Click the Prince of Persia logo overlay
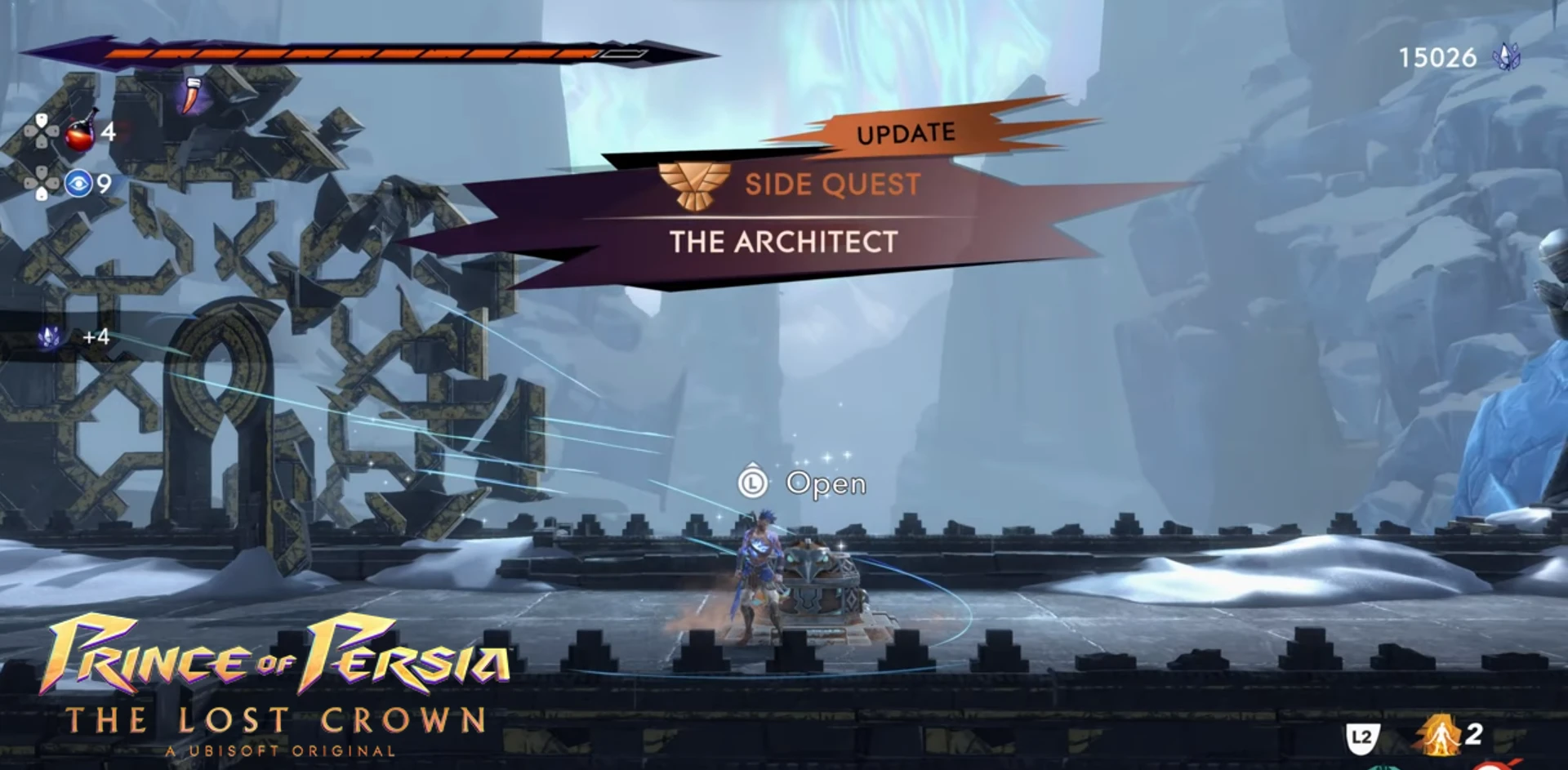Image resolution: width=1568 pixels, height=770 pixels. (276, 684)
